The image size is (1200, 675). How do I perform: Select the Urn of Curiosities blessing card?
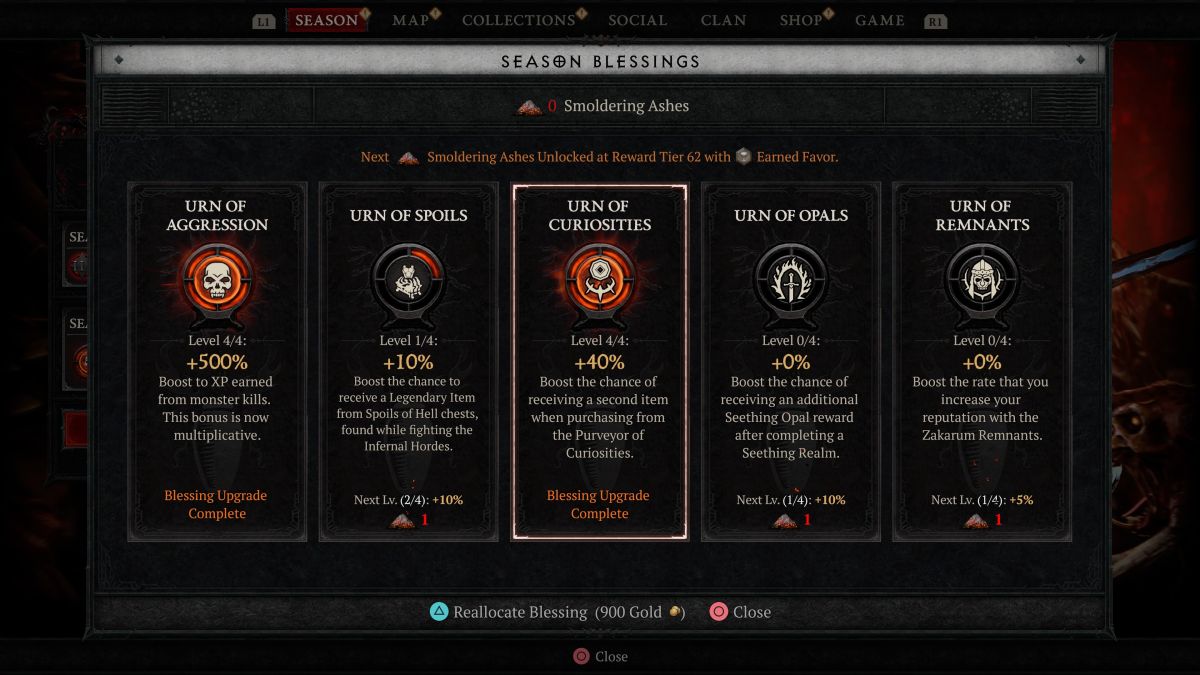pyautogui.click(x=599, y=361)
